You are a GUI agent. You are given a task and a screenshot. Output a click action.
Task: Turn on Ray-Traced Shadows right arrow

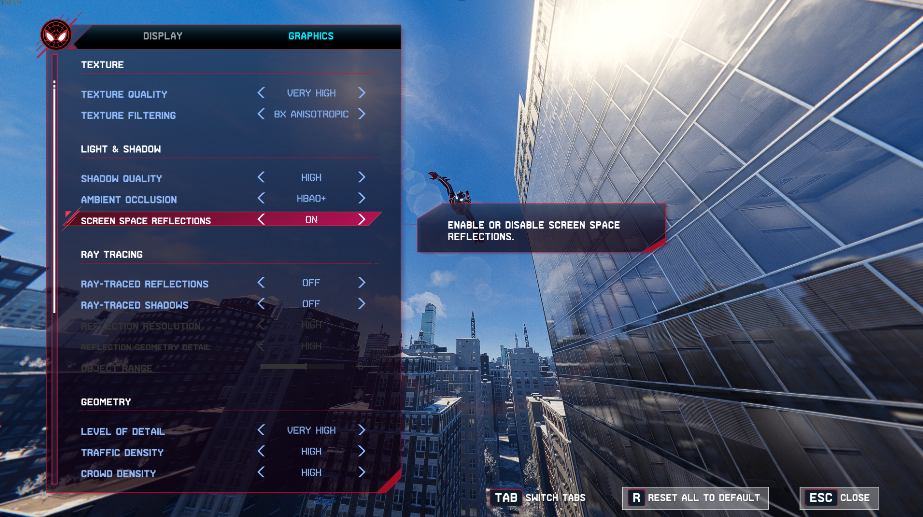(x=362, y=304)
